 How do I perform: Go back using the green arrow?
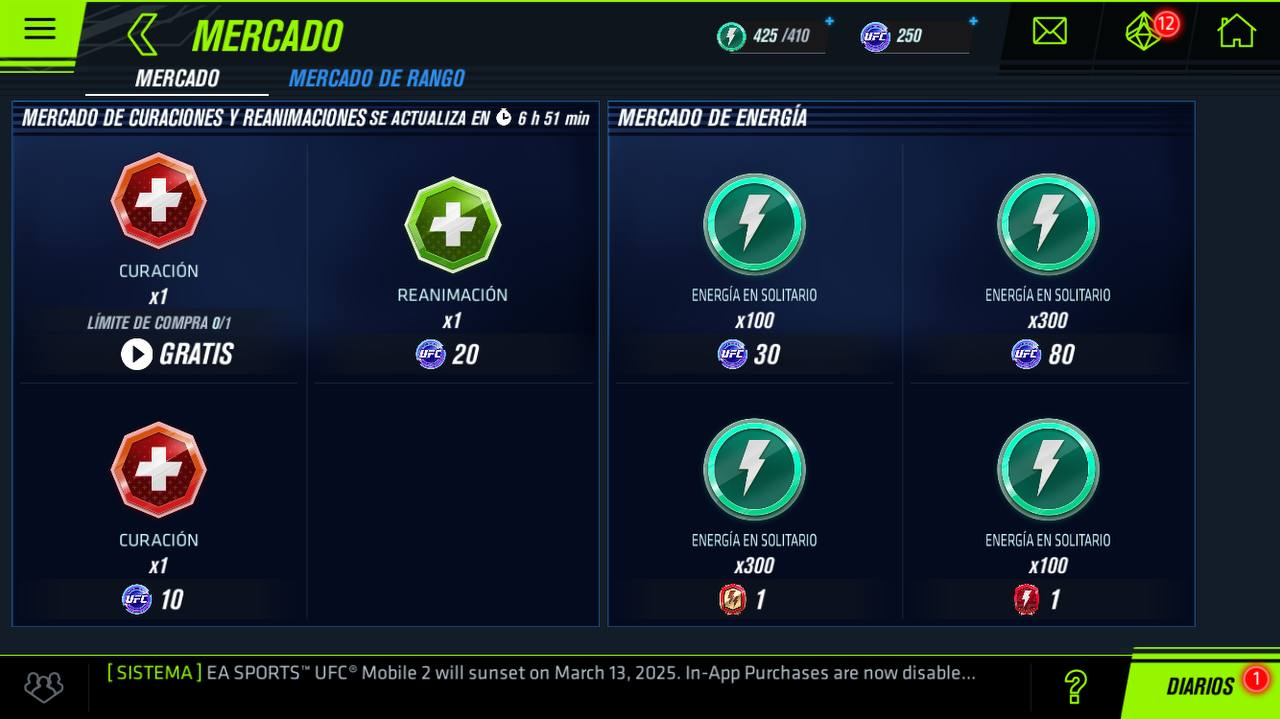click(x=142, y=35)
